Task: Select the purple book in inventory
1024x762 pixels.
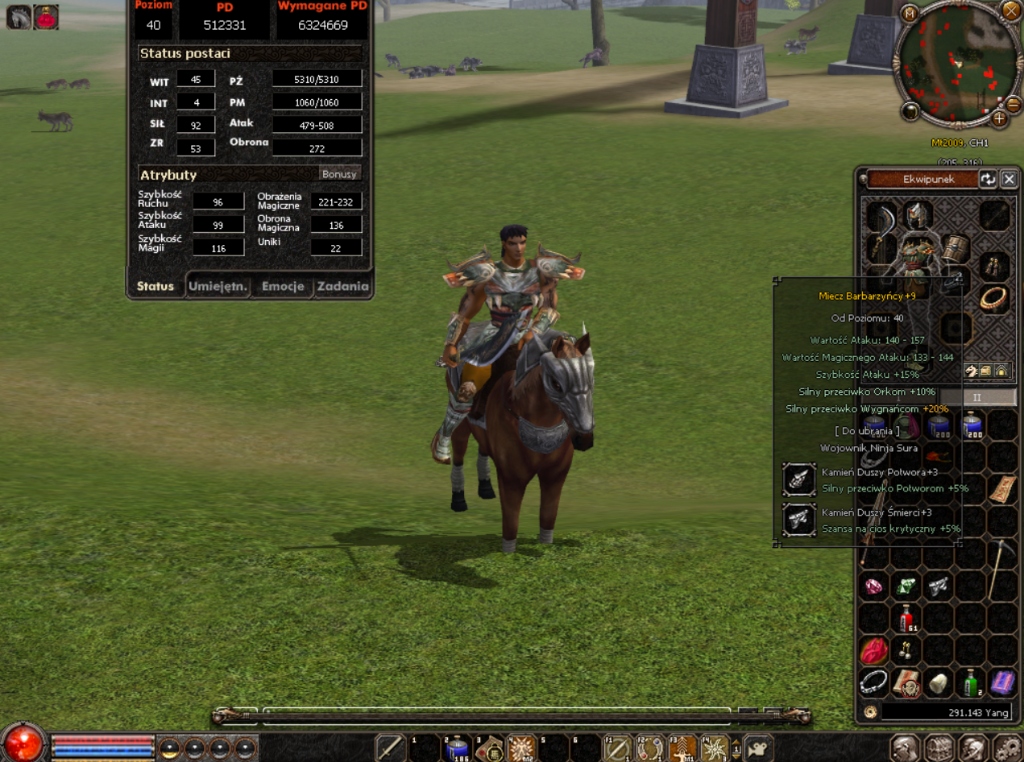Action: point(1002,683)
